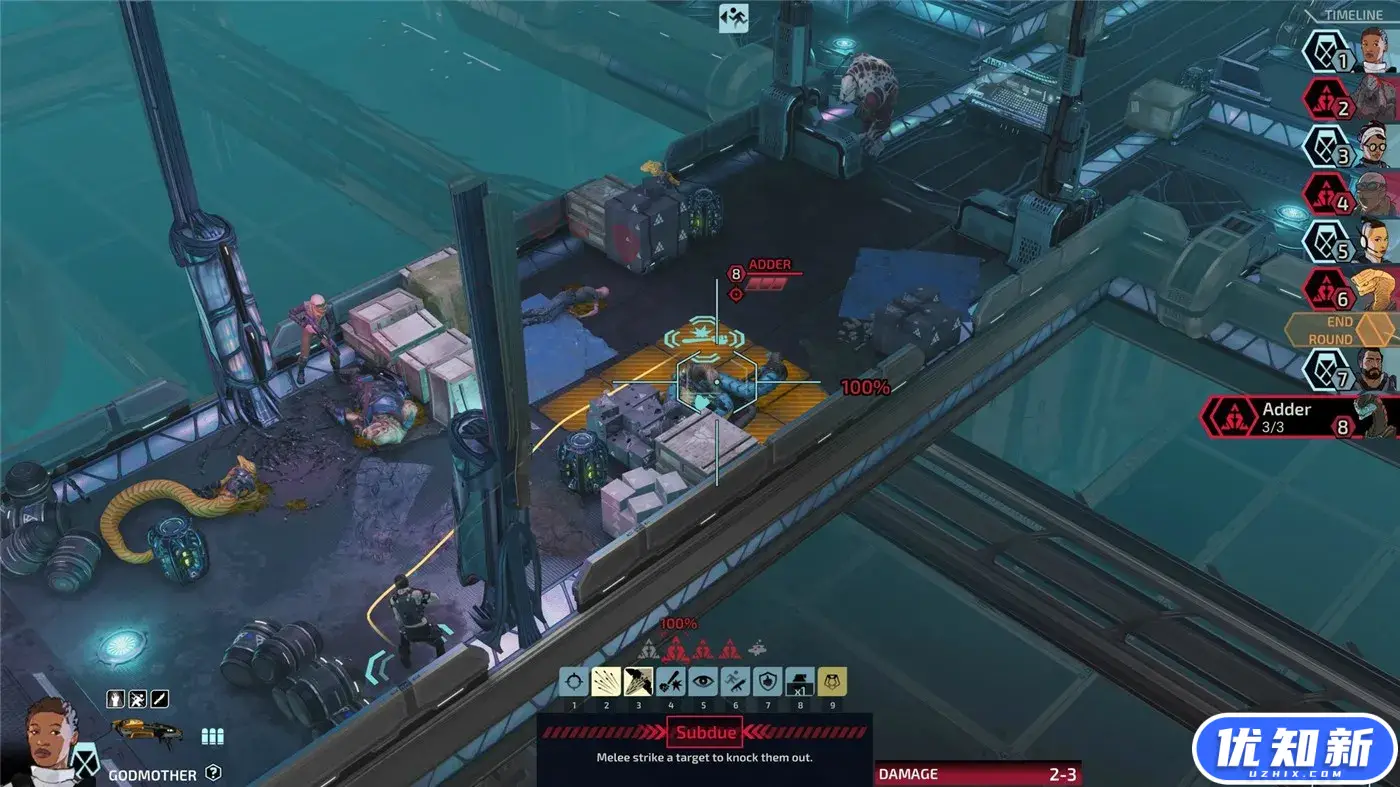The image size is (1400, 787).
Task: Choose timeline slot 3 agent with glasses
Action: click(1352, 146)
